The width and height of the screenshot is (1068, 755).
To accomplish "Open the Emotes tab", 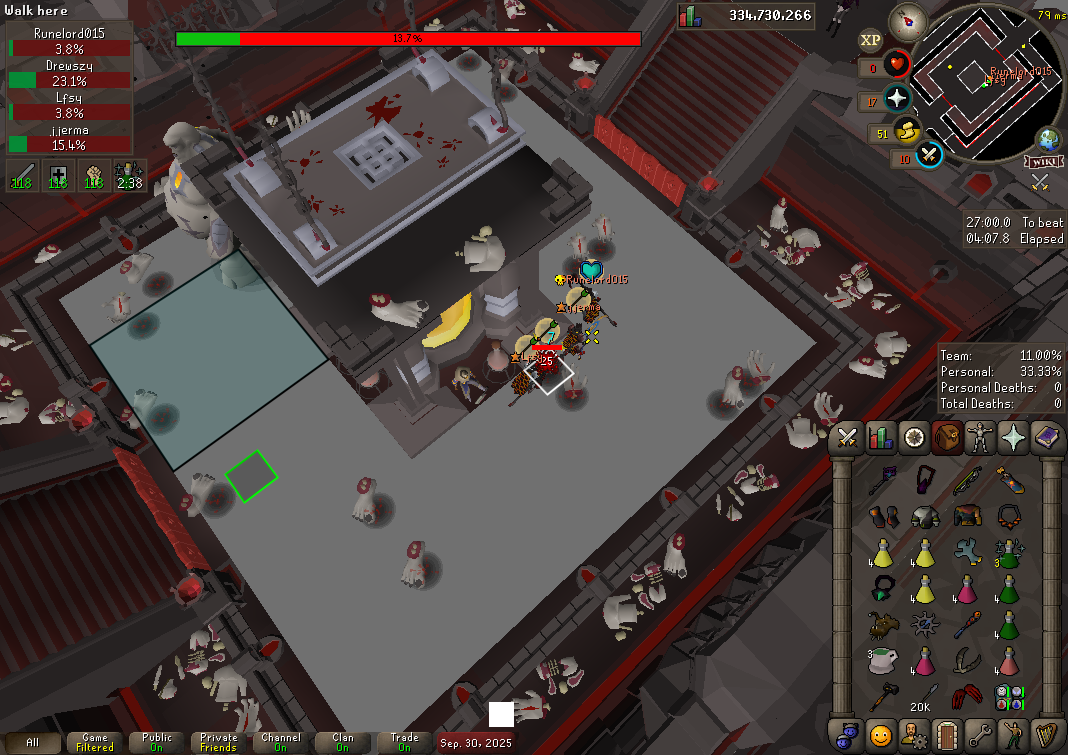I will coord(1014,733).
